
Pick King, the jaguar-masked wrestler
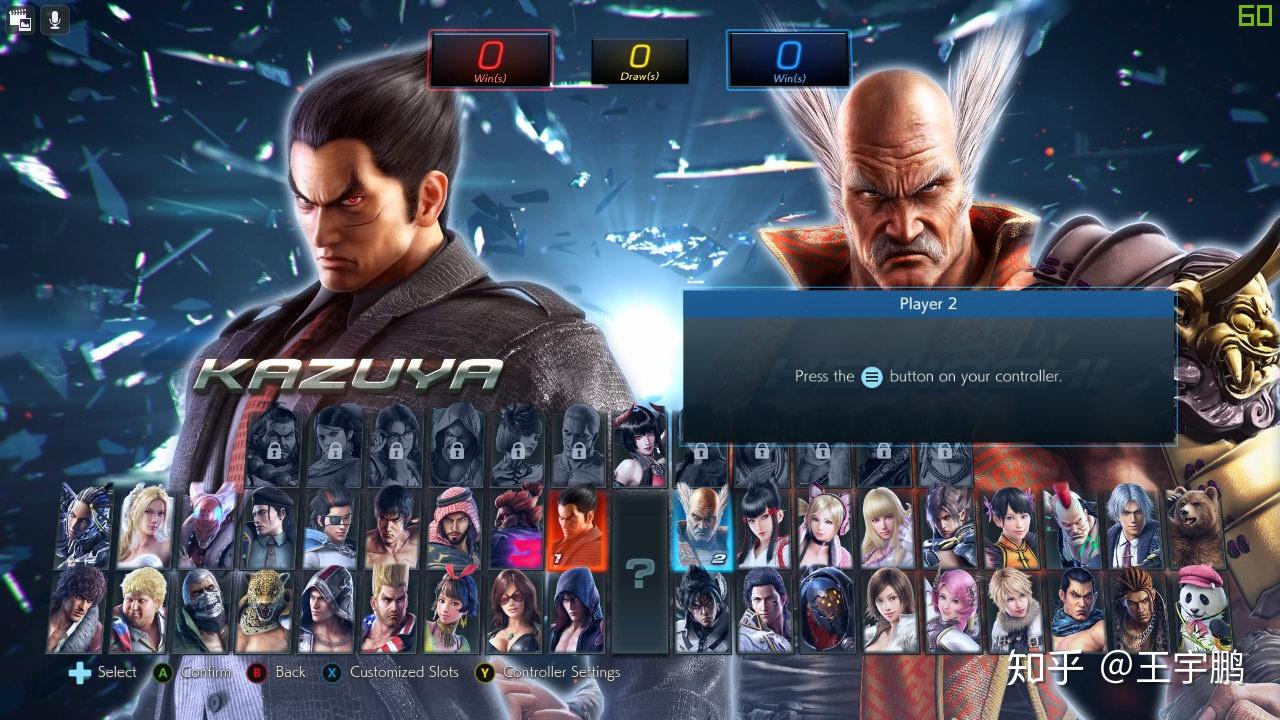click(263, 610)
